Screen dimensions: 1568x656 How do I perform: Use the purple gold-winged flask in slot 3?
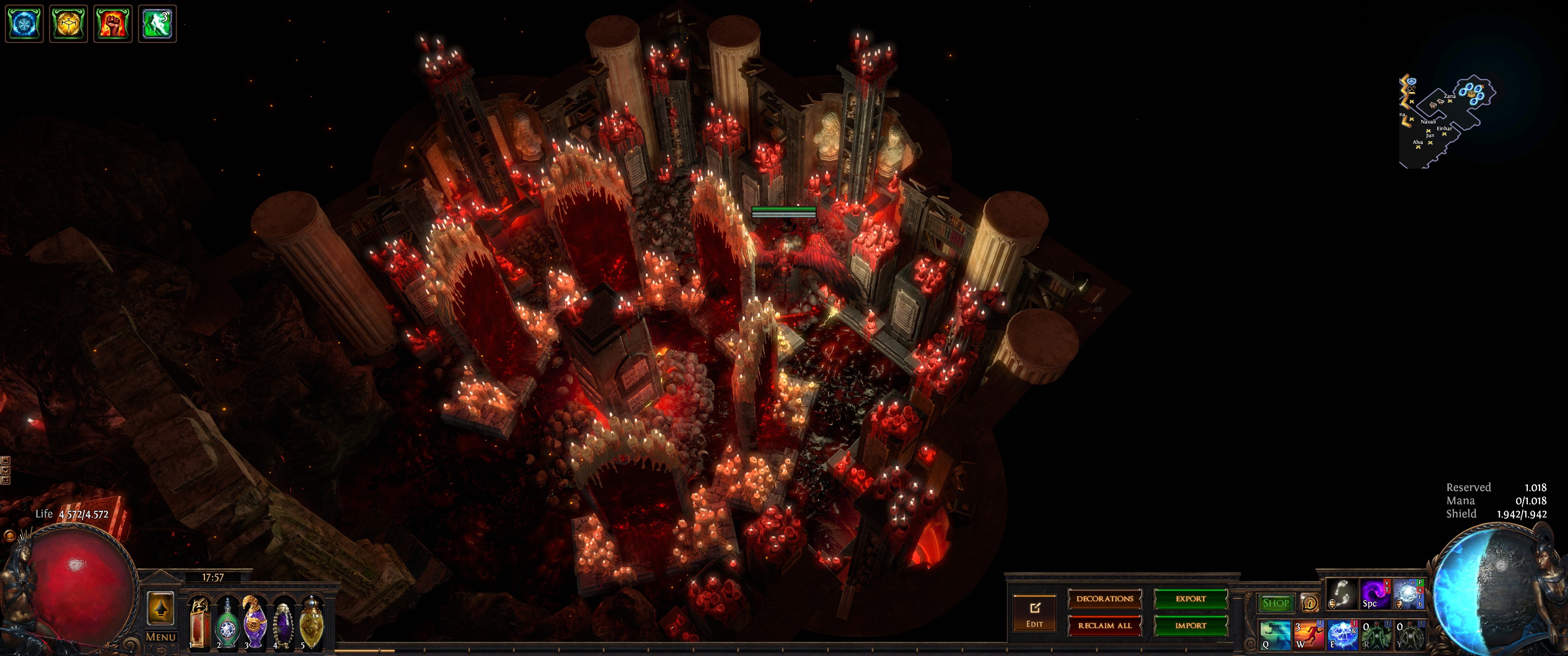(255, 622)
